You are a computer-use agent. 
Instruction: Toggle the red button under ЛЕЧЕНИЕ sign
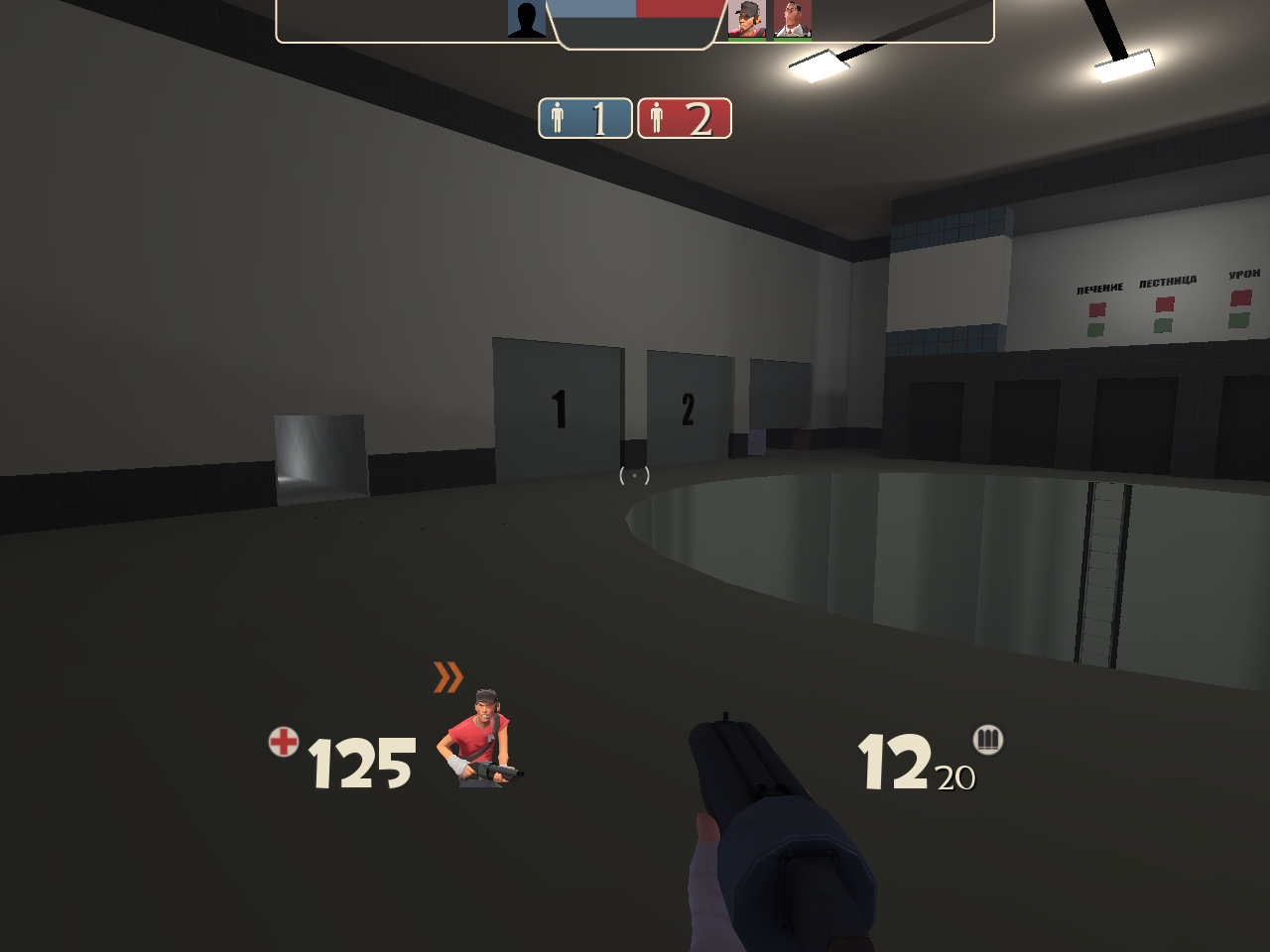tap(1096, 307)
